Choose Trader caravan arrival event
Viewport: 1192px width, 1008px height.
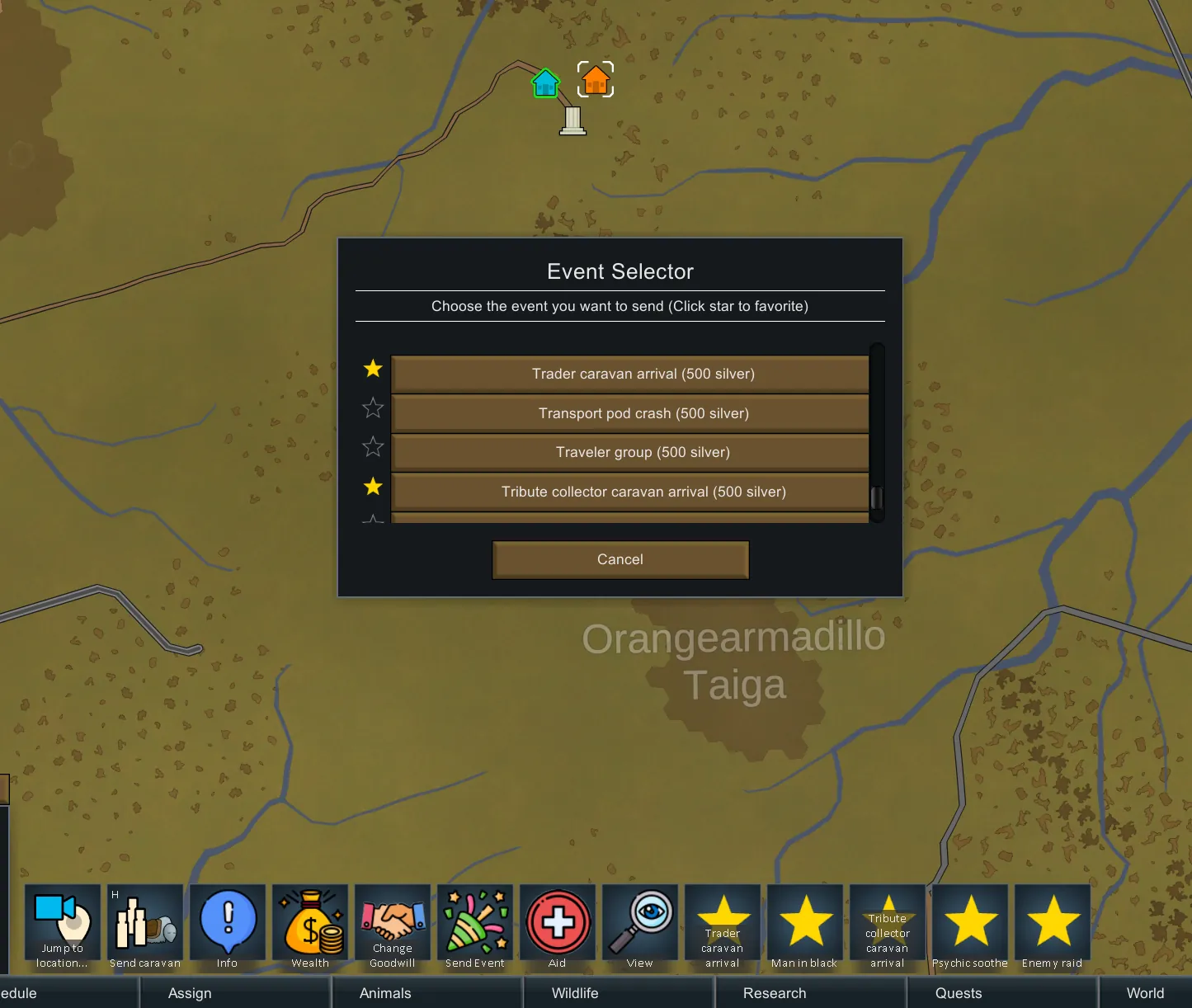tap(629, 374)
